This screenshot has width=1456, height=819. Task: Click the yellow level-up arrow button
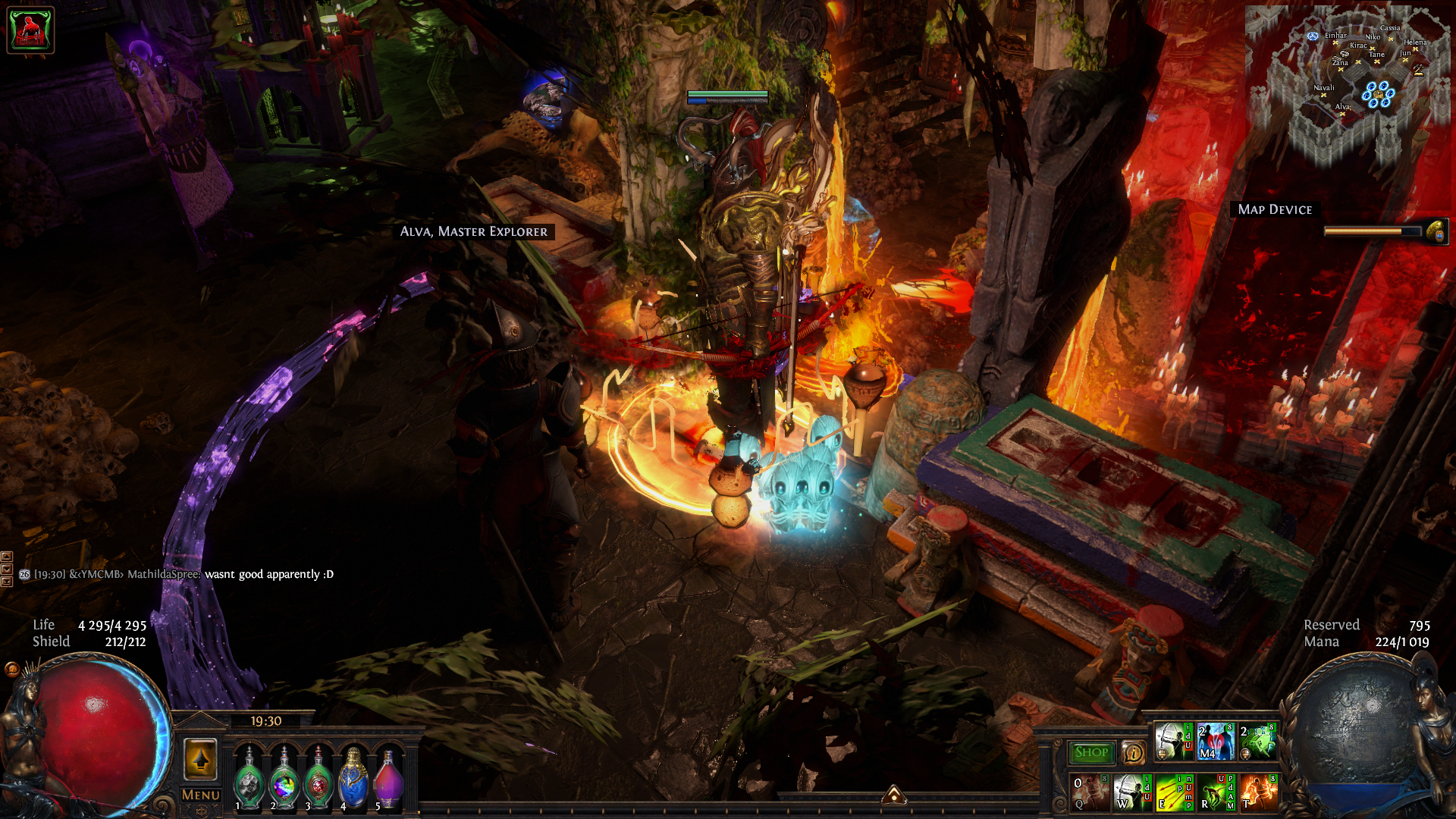[201, 759]
